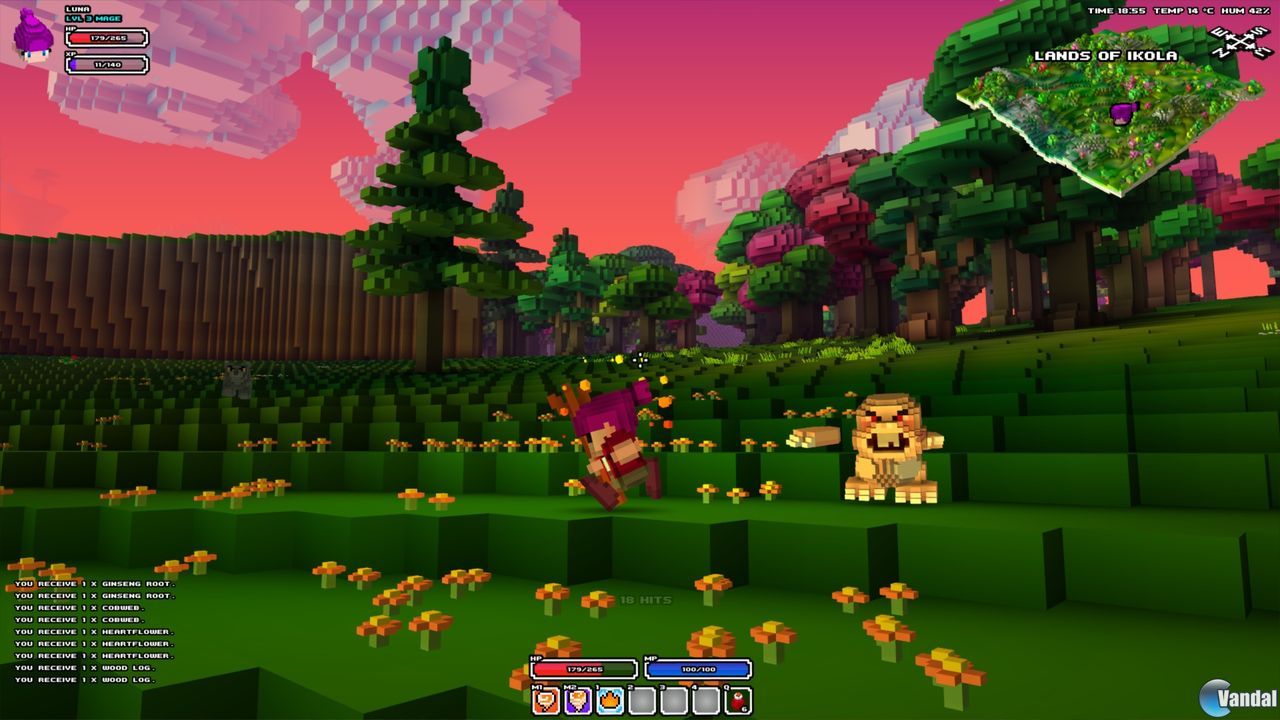Image resolution: width=1280 pixels, height=720 pixels.
Task: Activate the fire spell in hotbar slot 1
Action: click(610, 700)
